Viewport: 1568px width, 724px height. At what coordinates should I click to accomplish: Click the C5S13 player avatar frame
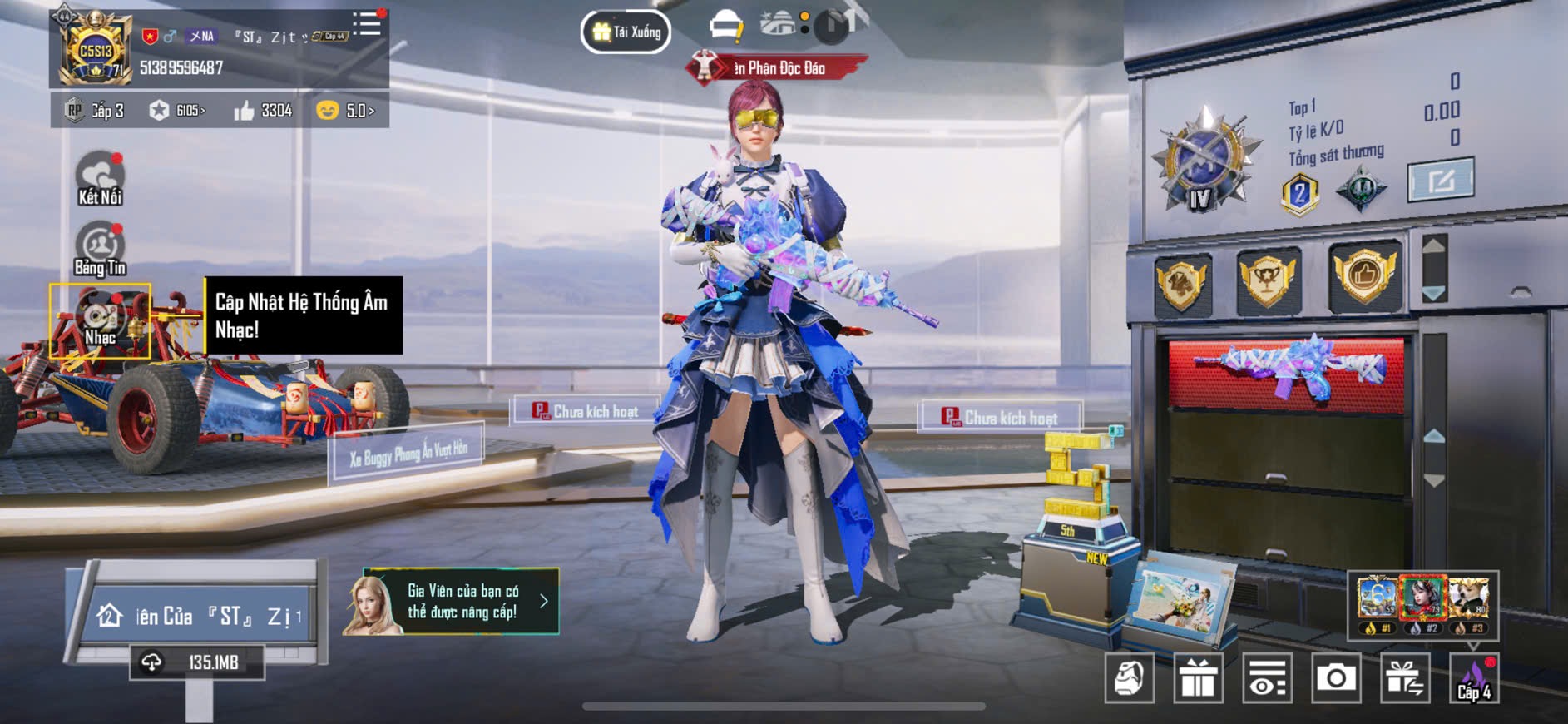point(95,50)
